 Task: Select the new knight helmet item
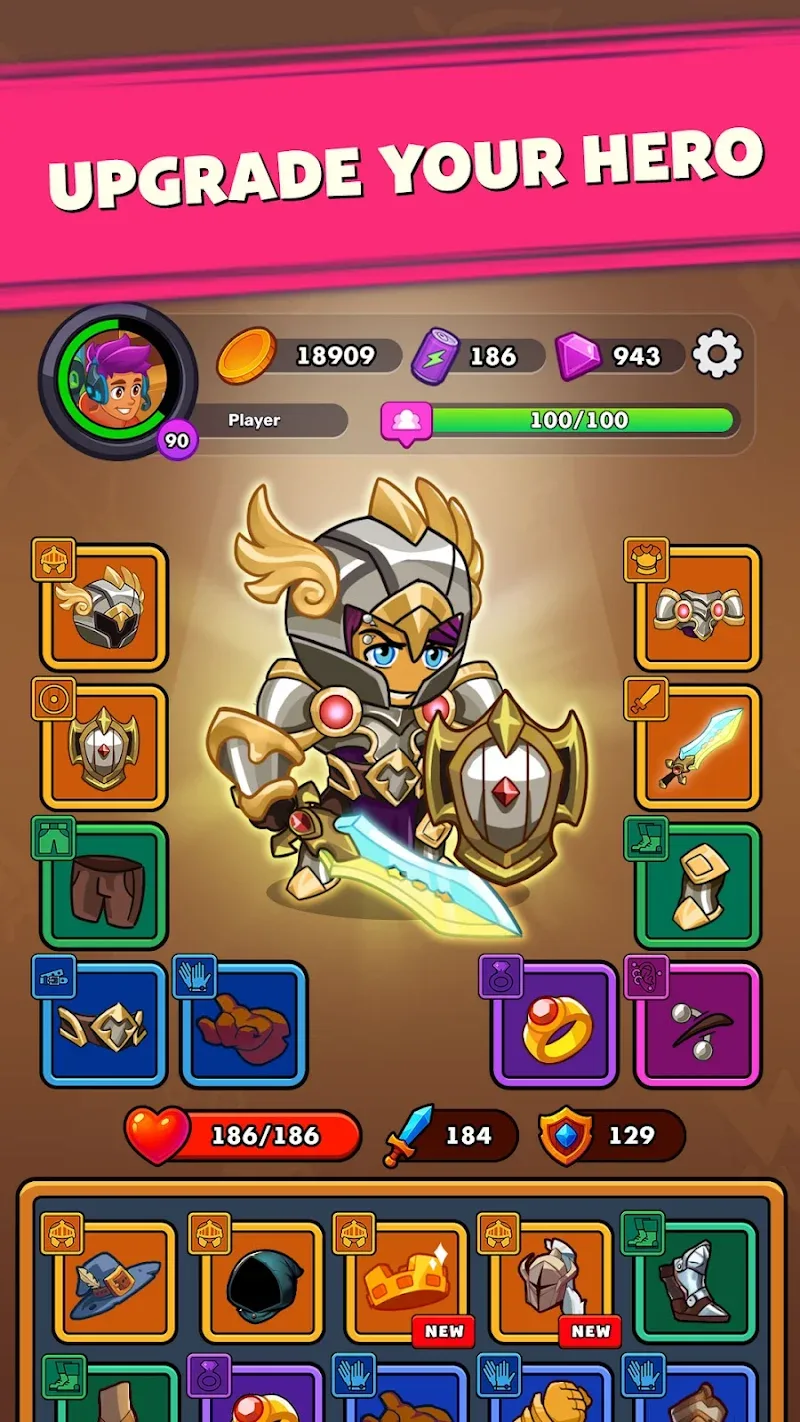point(551,1282)
